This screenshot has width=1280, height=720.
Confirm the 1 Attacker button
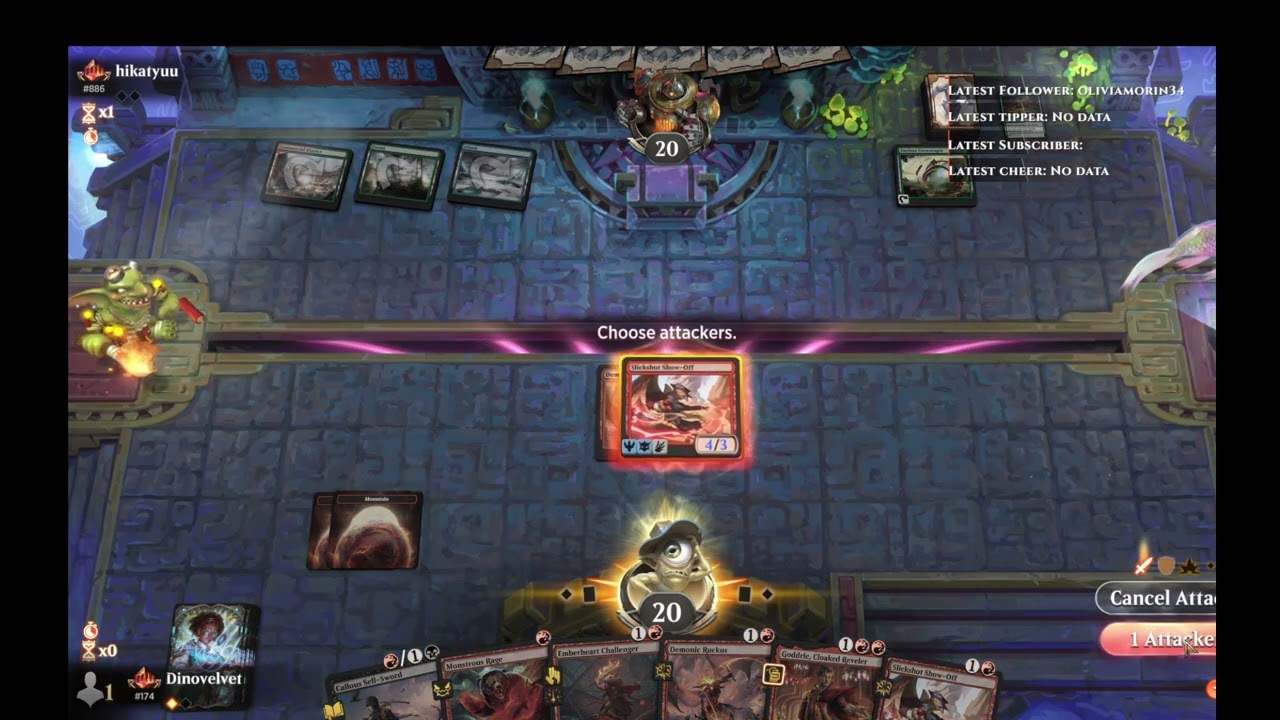pyautogui.click(x=1160, y=639)
